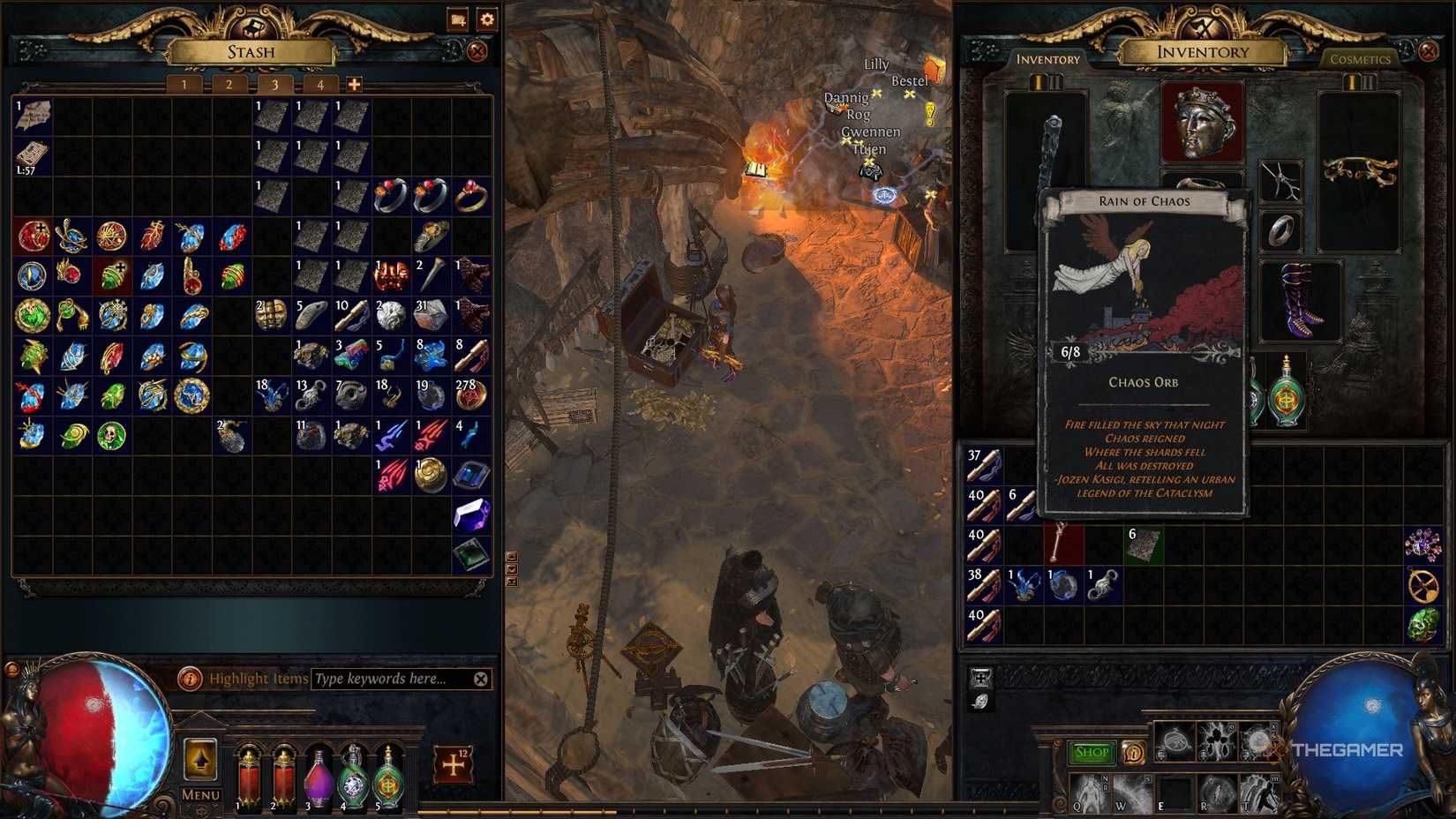This screenshot has height=819, width=1456.
Task: Switch to stash tab 2
Action: [x=229, y=86]
